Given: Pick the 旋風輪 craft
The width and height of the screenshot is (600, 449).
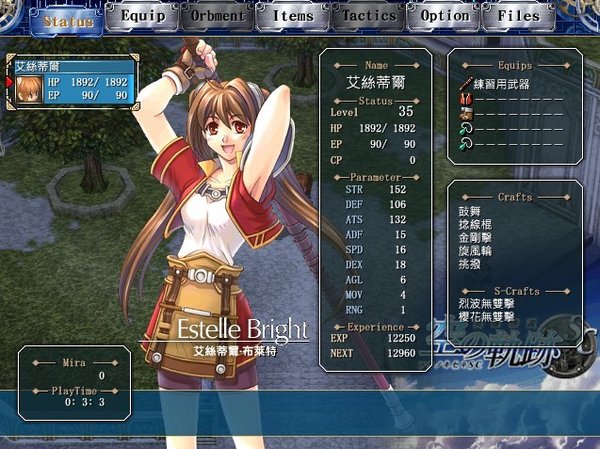Looking at the screenshot, I should [x=475, y=252].
